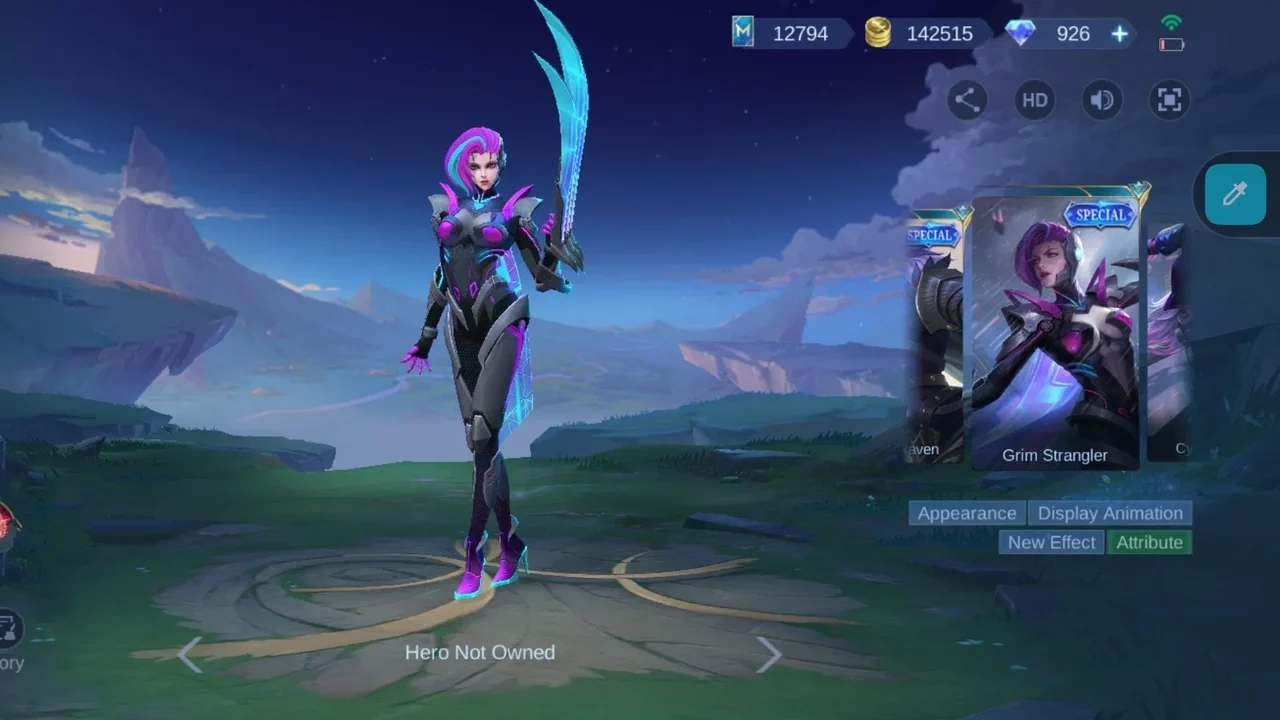
Task: Show the New Effect tag
Action: point(1052,542)
